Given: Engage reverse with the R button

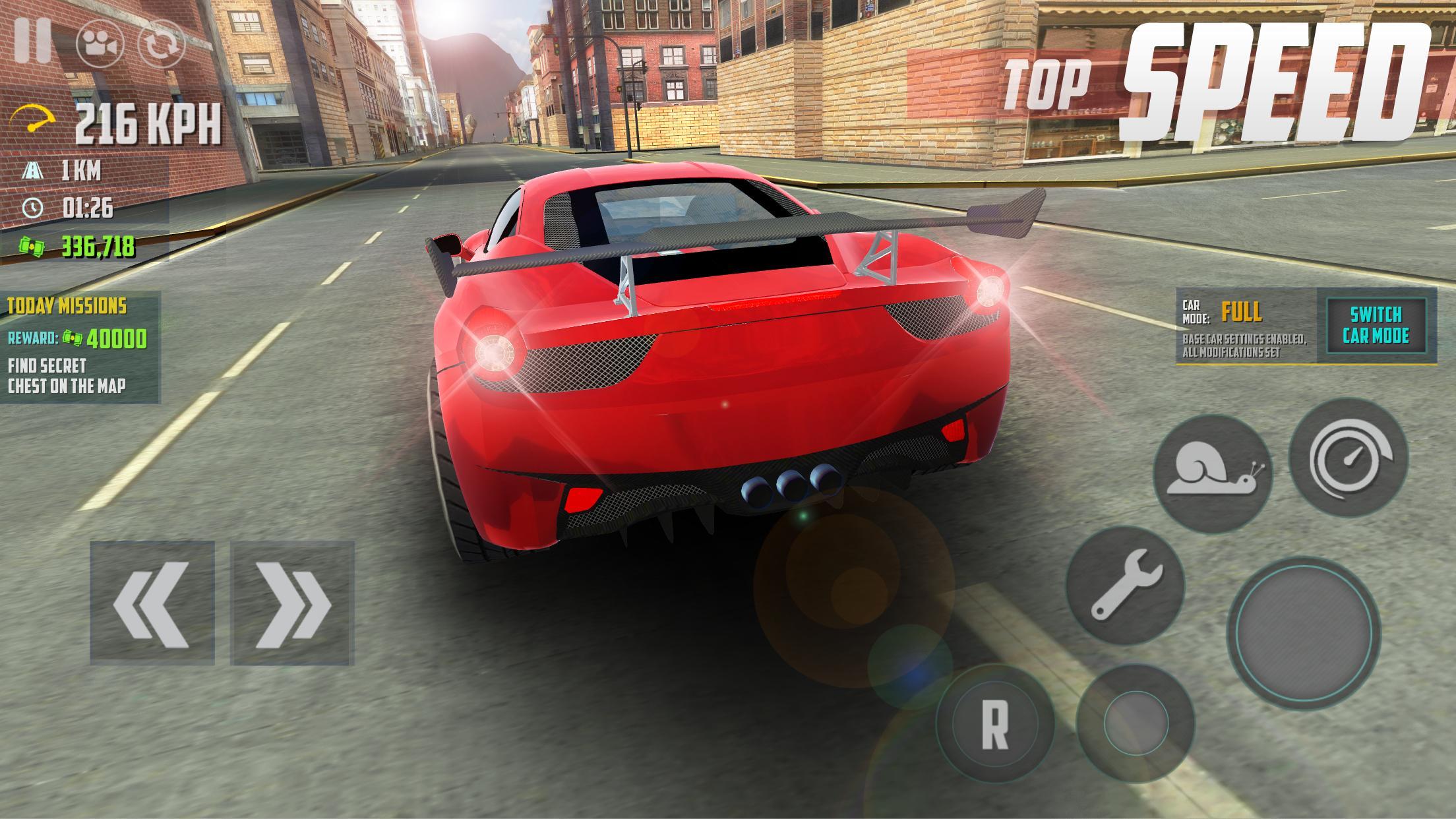Looking at the screenshot, I should pyautogui.click(x=994, y=723).
